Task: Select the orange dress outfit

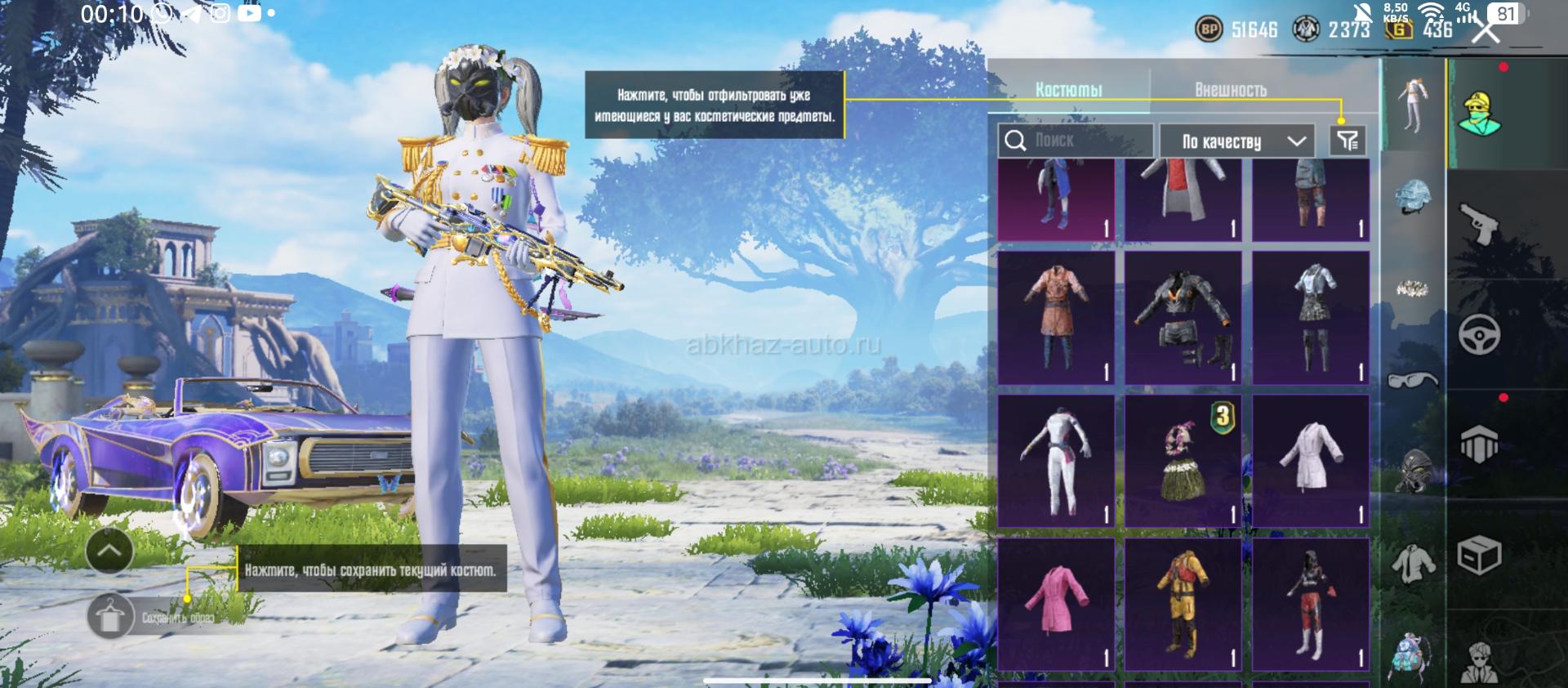Action: [x=1056, y=317]
